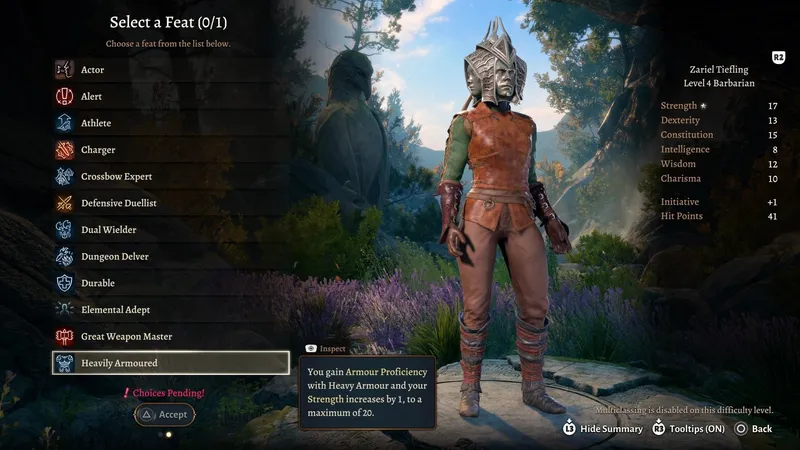Pick the Athlete feat entry

point(95,123)
